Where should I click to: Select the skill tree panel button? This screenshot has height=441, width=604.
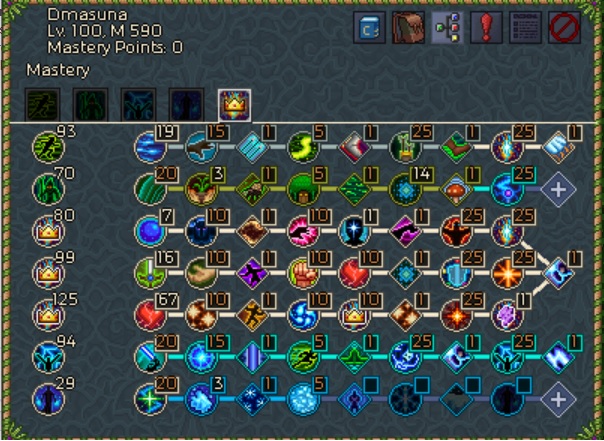[445, 29]
